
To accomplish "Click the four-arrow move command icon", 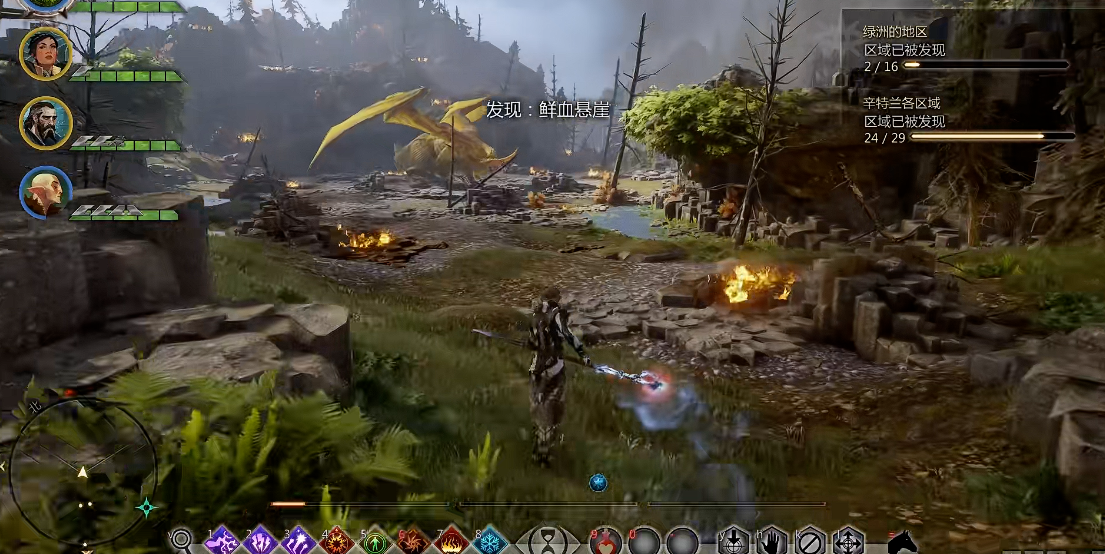I will coord(849,541).
